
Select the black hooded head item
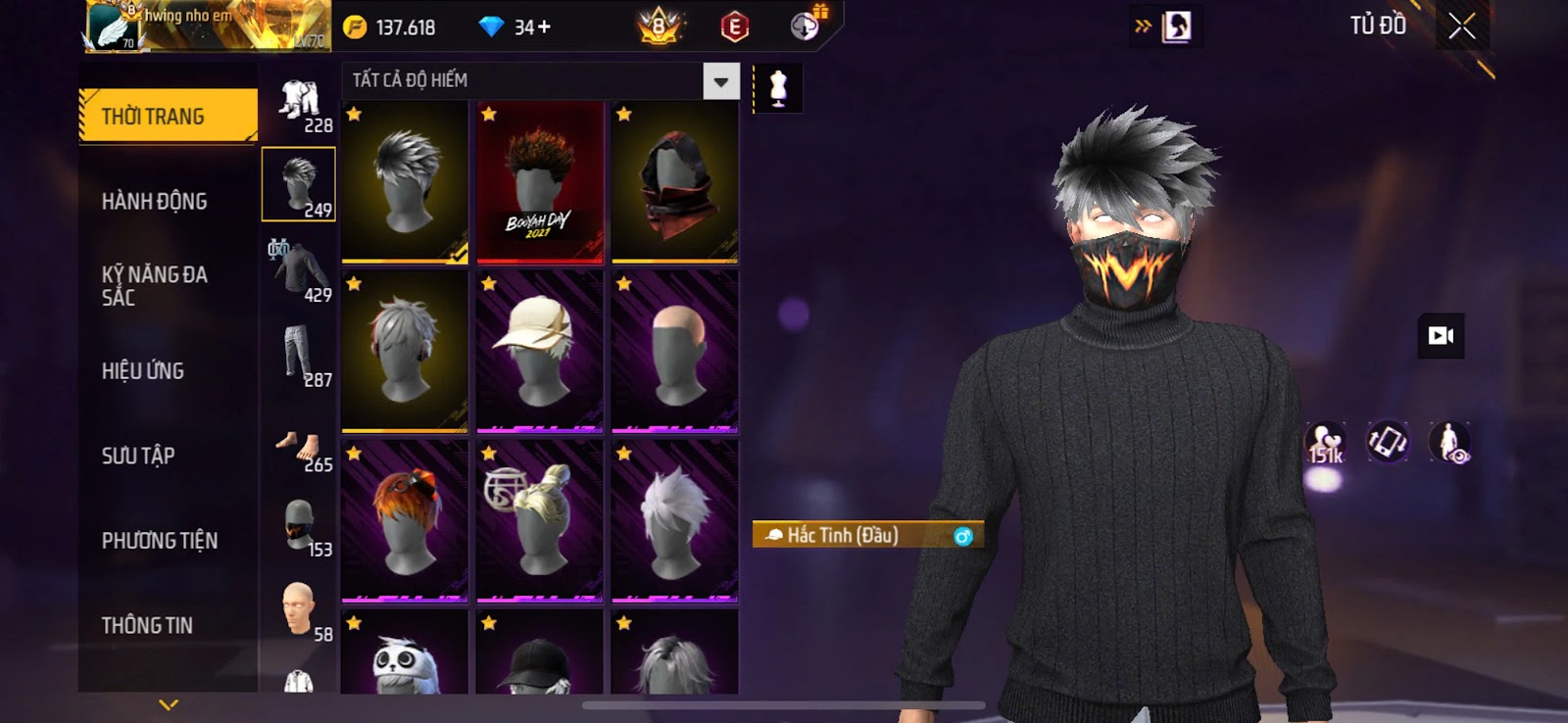point(674,182)
